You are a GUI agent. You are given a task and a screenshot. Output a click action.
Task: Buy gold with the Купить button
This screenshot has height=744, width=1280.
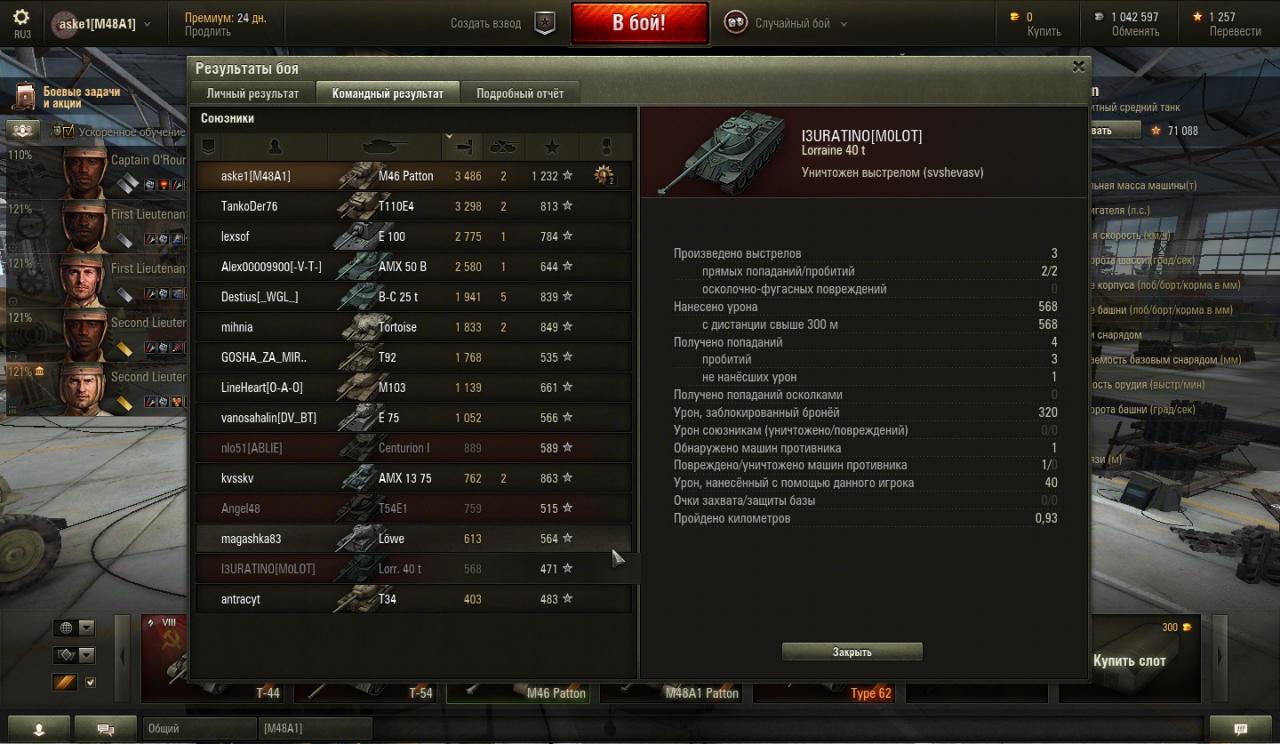pyautogui.click(x=1044, y=31)
